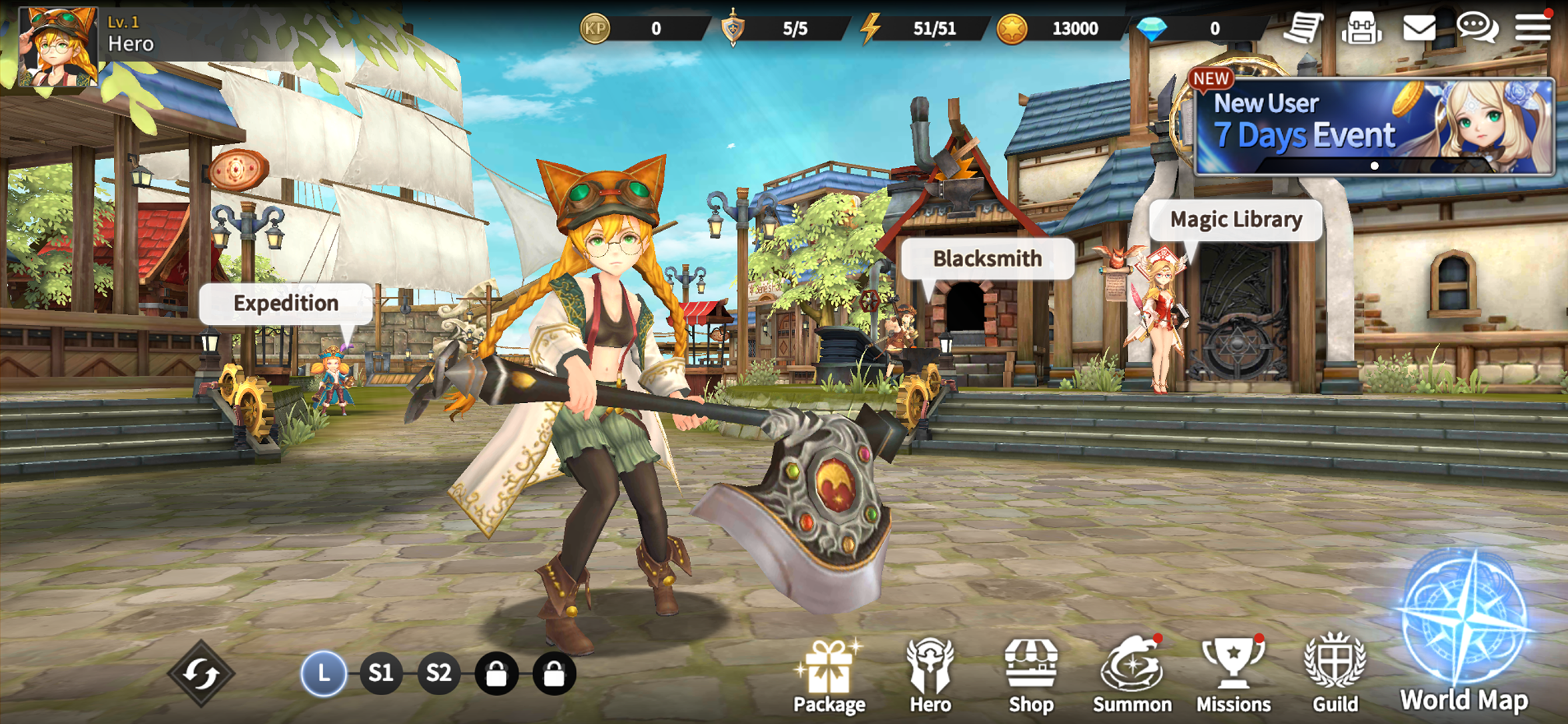1568x724 pixels.
Task: Select the S1 hero slot
Action: [x=381, y=673]
